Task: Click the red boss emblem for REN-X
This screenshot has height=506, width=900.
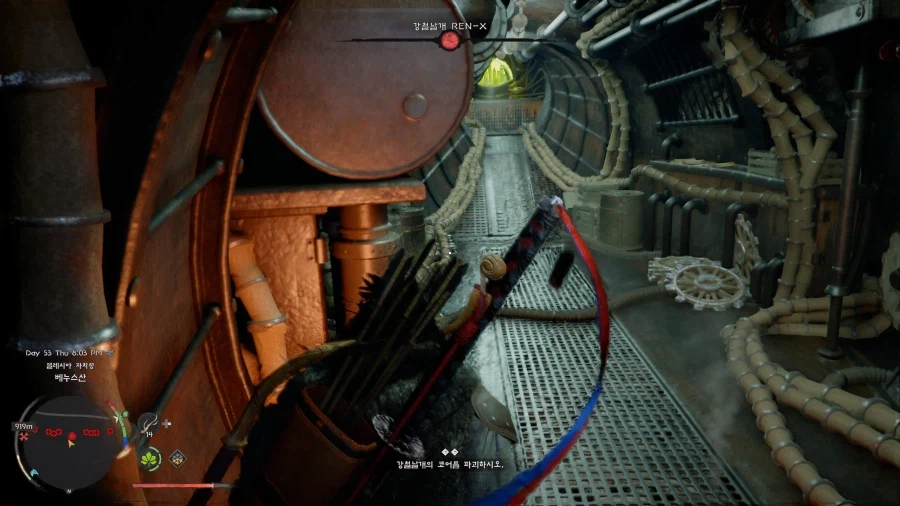Action: click(450, 40)
